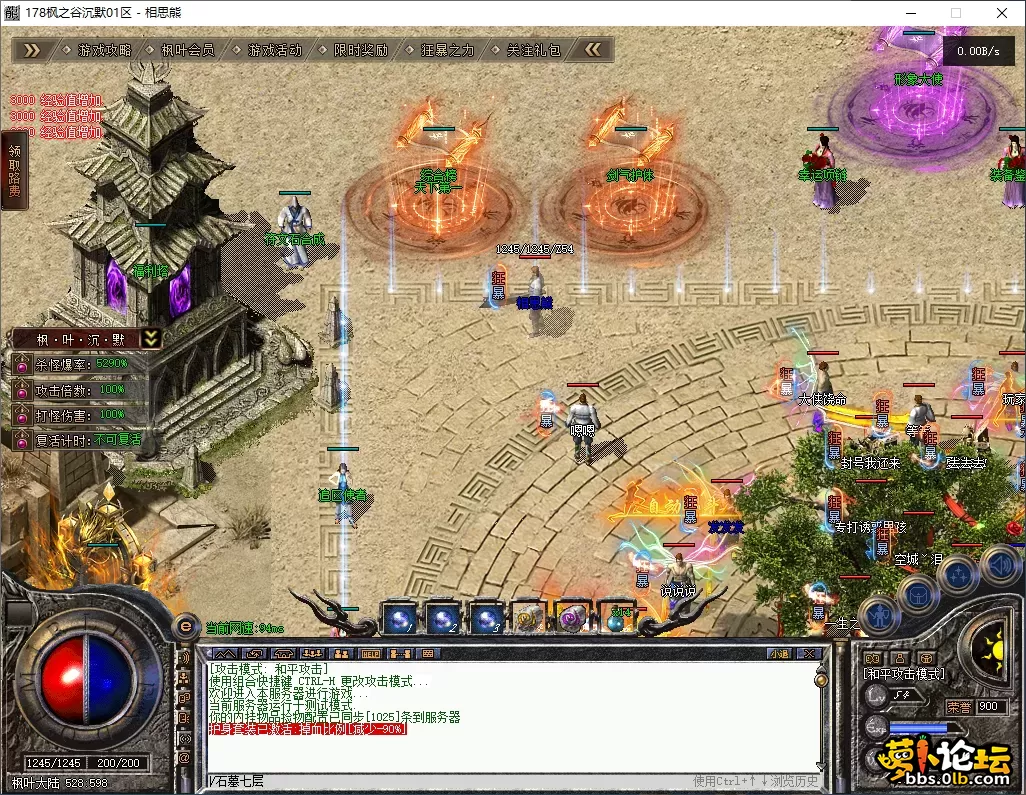Open the skills round button with sparkles
This screenshot has height=795, width=1026.
[959, 574]
